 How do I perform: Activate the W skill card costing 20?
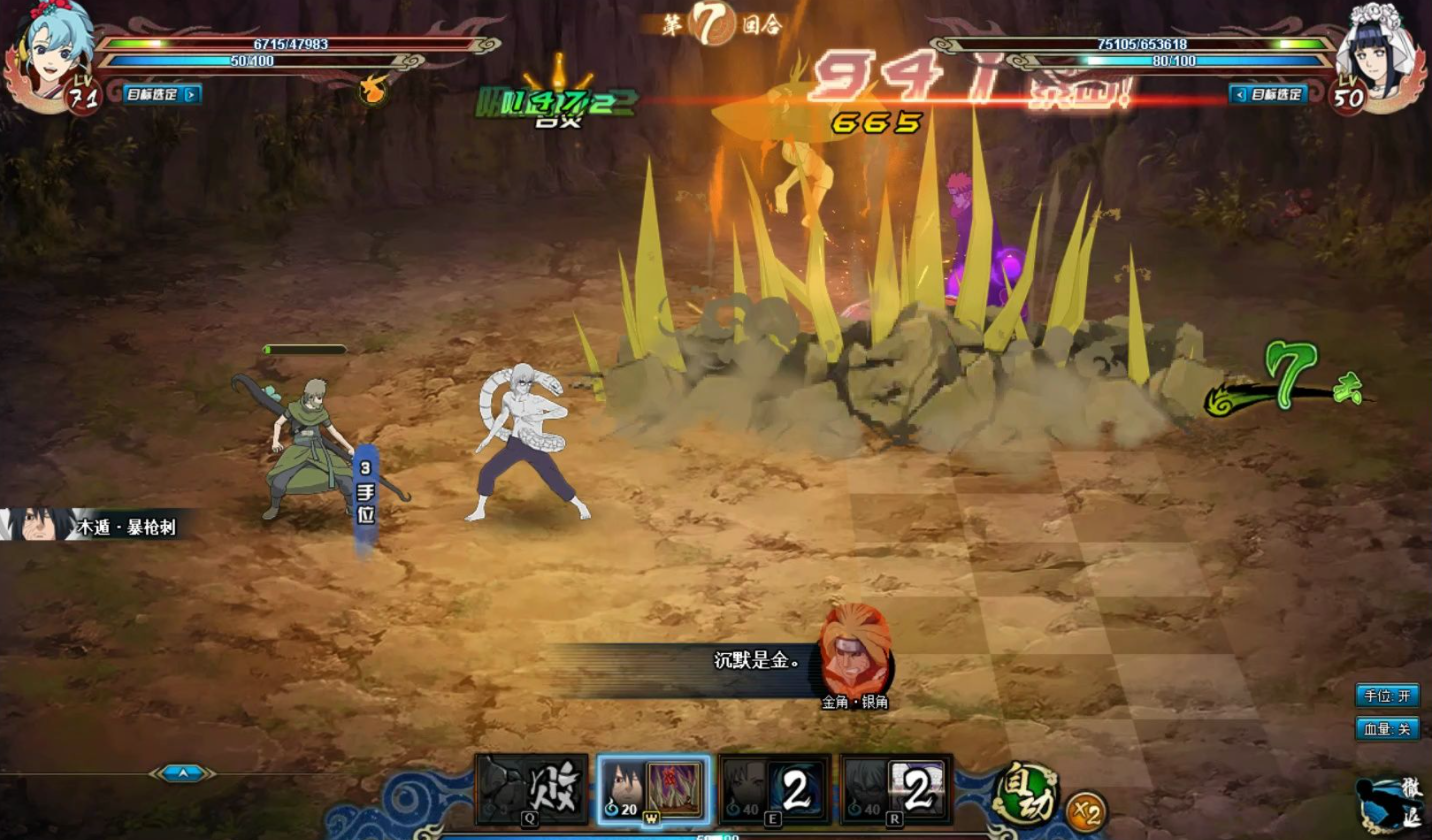[x=654, y=788]
